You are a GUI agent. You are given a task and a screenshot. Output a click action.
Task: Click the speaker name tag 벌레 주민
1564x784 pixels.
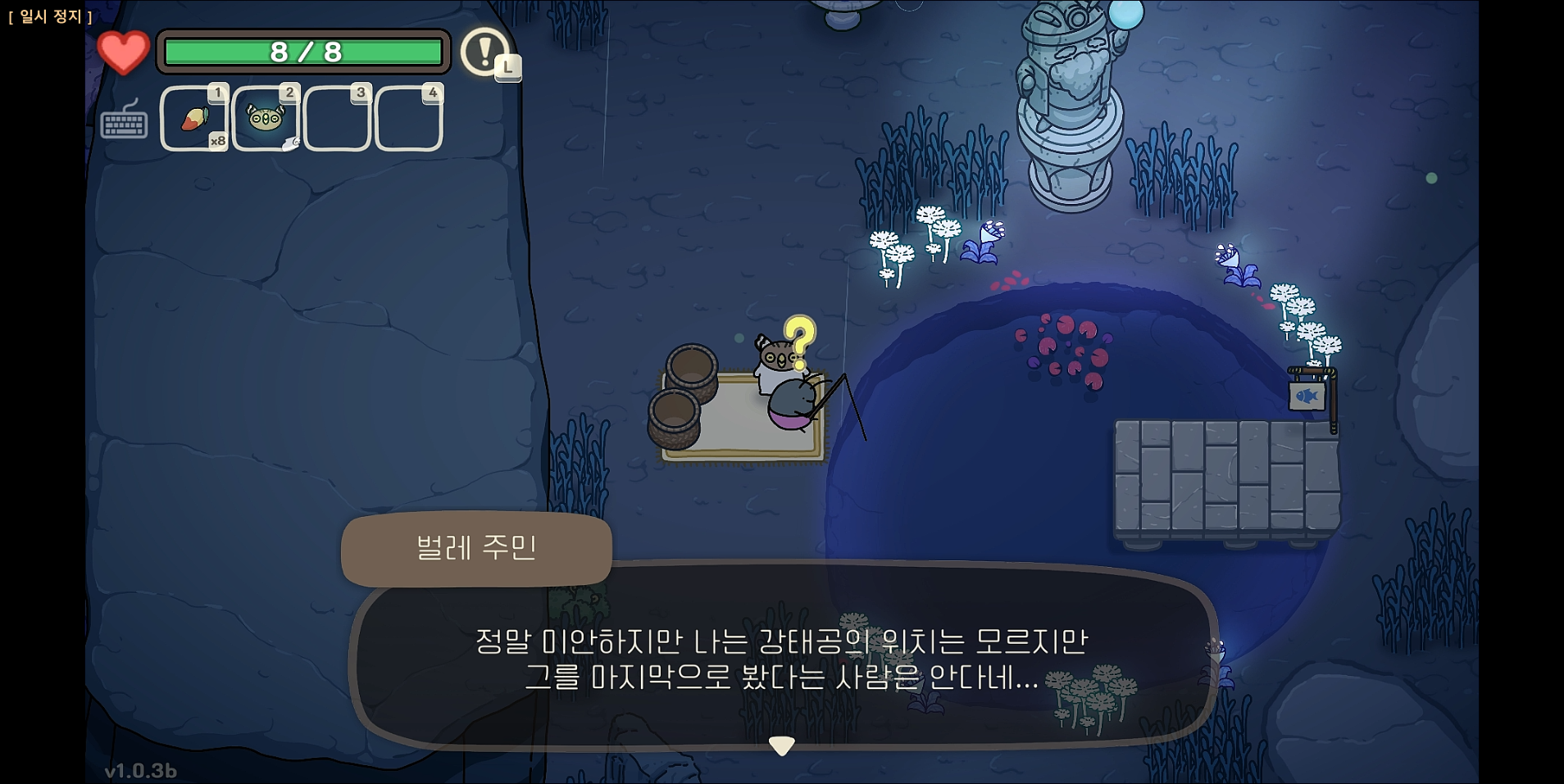pos(476,551)
